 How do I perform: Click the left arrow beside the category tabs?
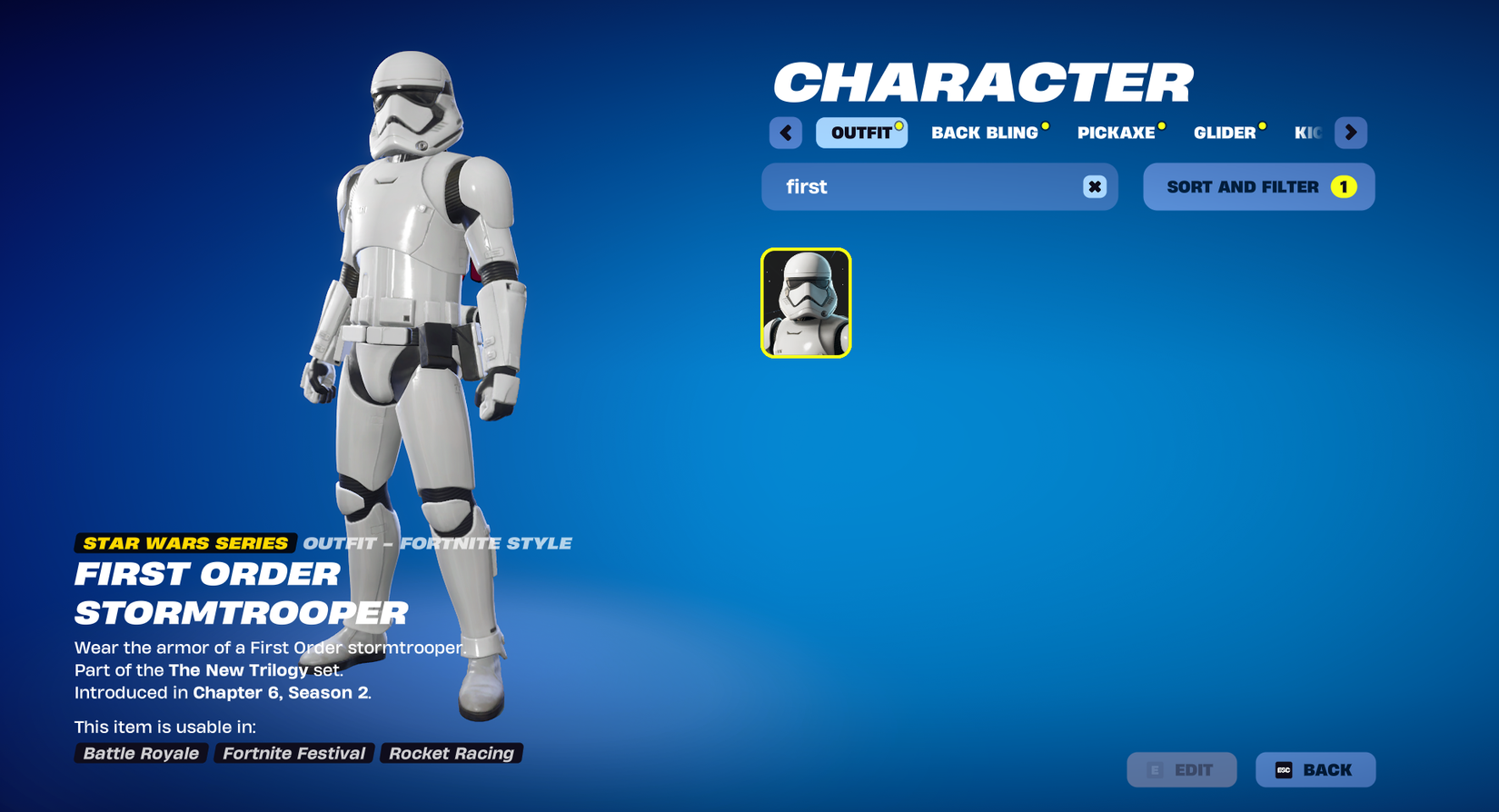tap(785, 132)
